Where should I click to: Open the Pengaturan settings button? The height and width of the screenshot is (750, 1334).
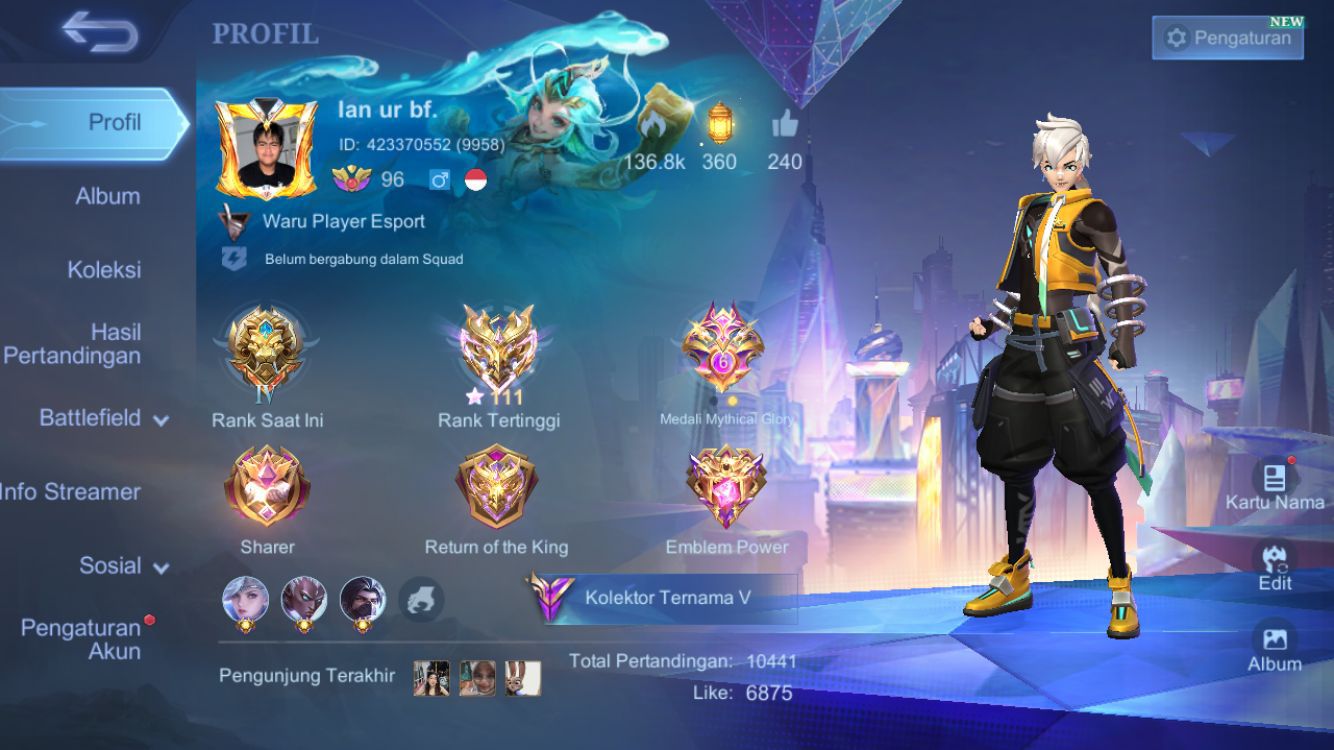click(1227, 38)
